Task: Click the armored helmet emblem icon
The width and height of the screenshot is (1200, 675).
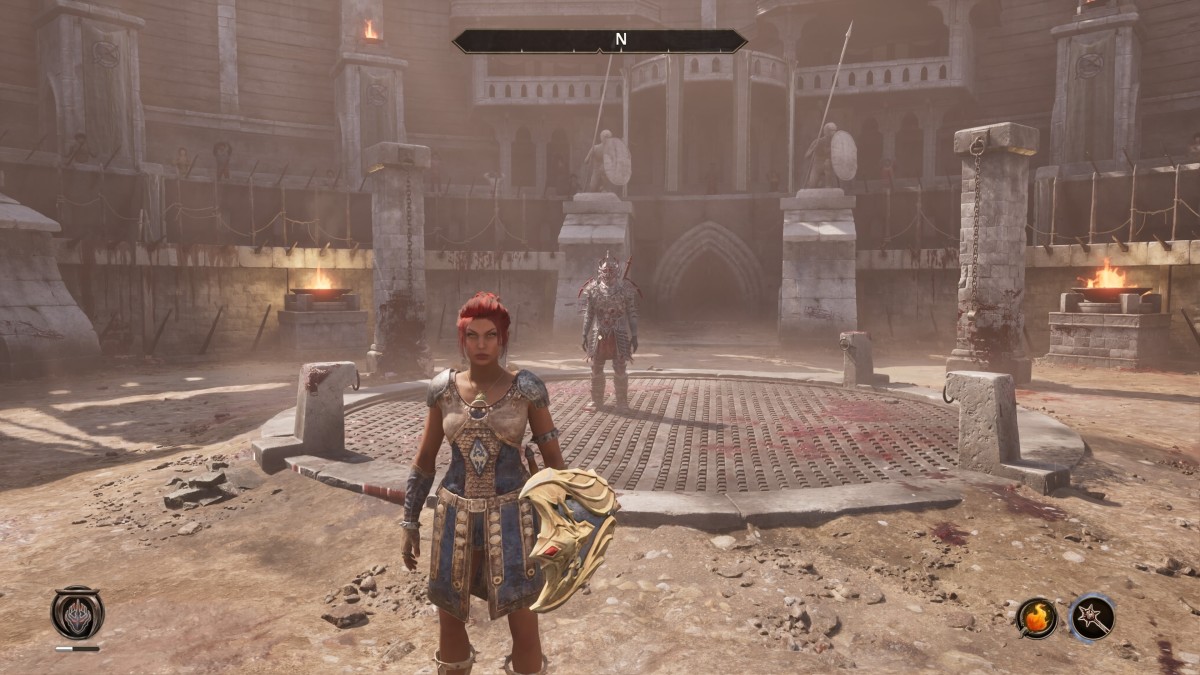Action: coord(77,613)
